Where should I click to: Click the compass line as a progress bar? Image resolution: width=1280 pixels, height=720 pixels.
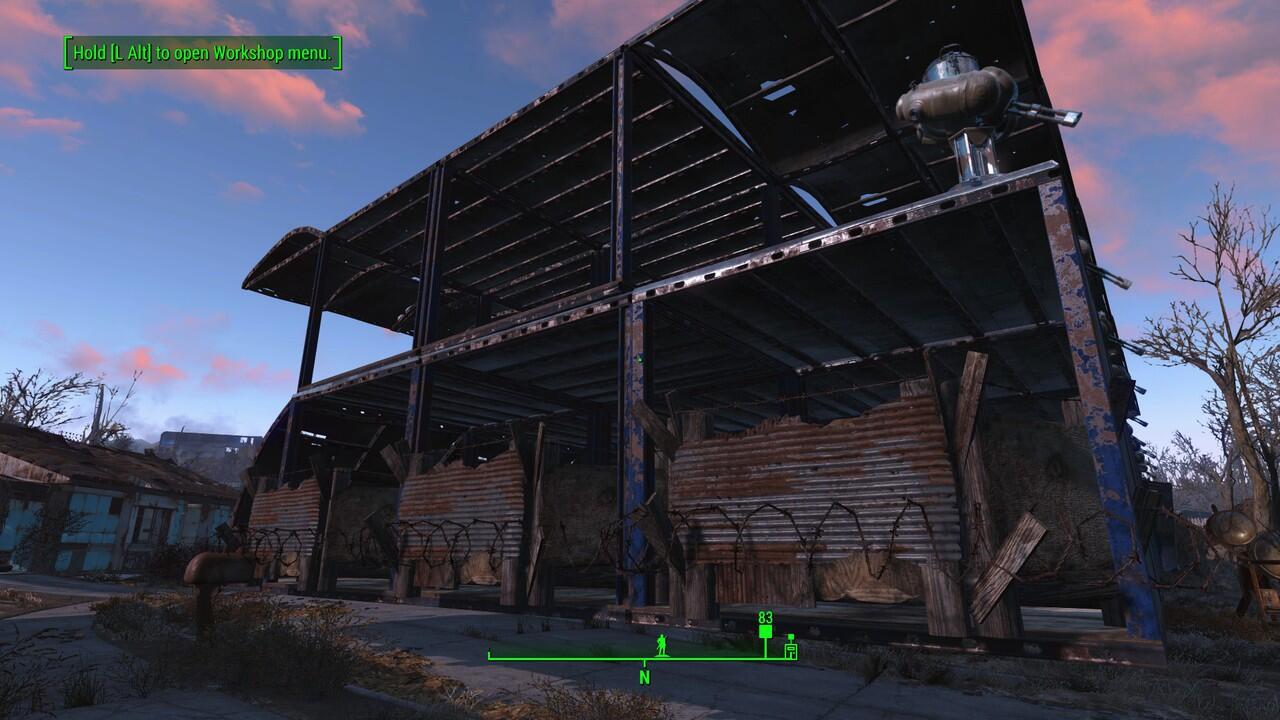640,657
